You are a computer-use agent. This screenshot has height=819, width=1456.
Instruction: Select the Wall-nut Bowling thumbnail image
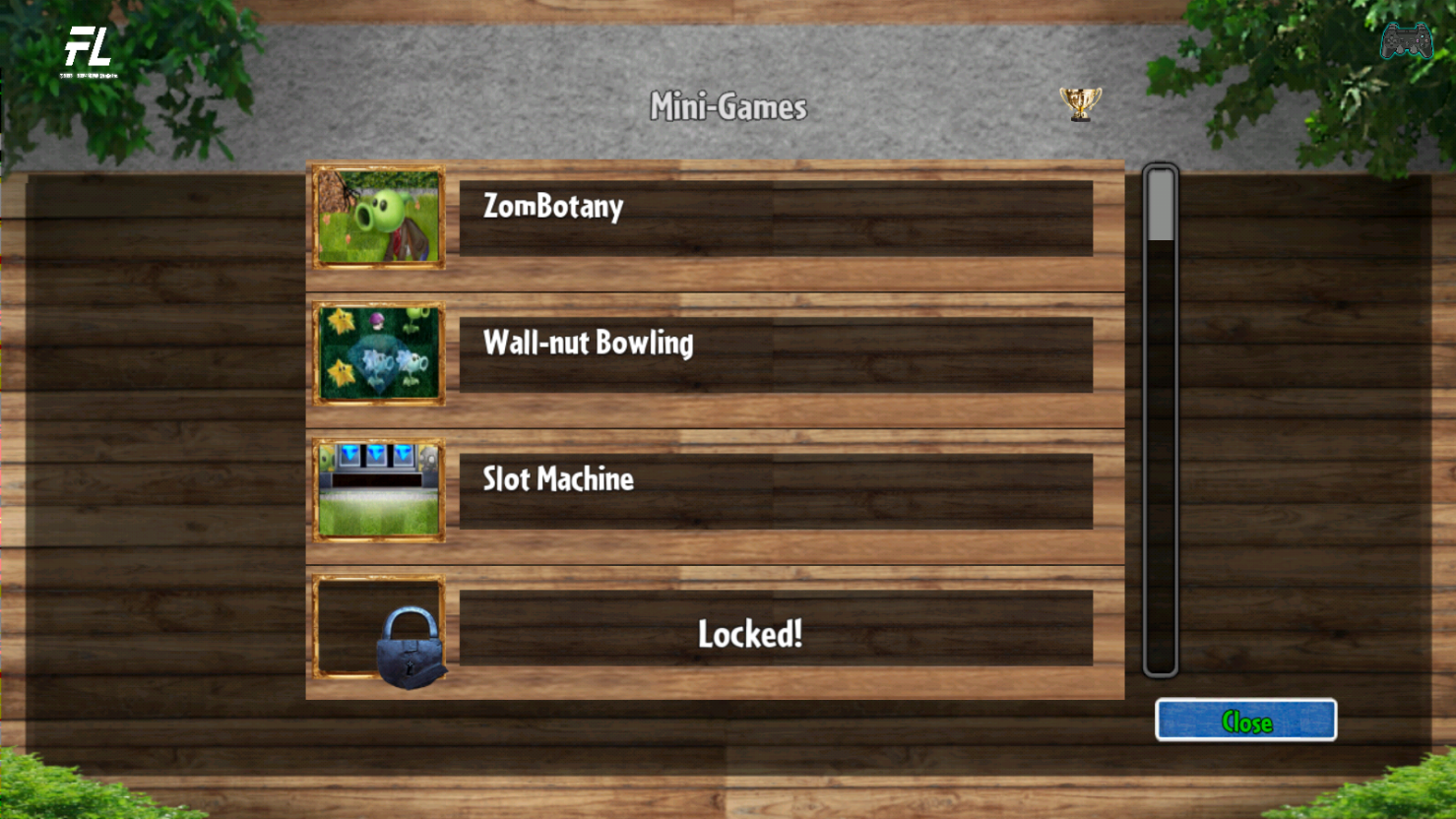(x=379, y=354)
